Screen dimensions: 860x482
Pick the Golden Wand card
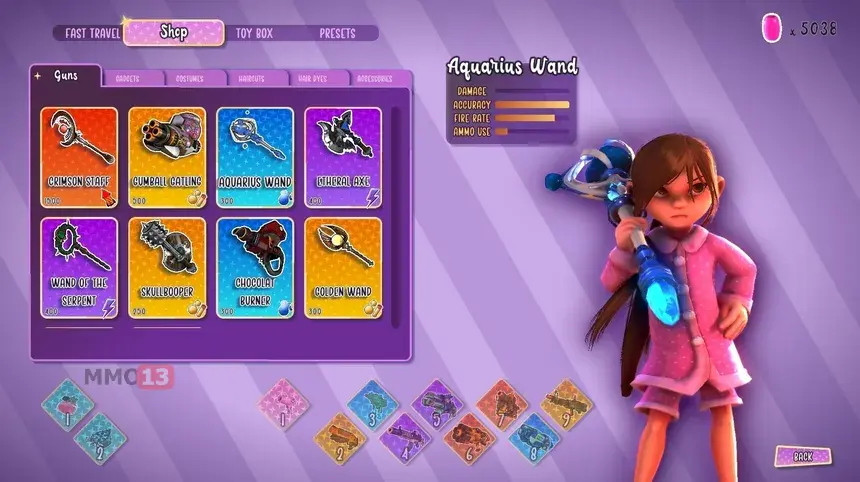pos(343,267)
